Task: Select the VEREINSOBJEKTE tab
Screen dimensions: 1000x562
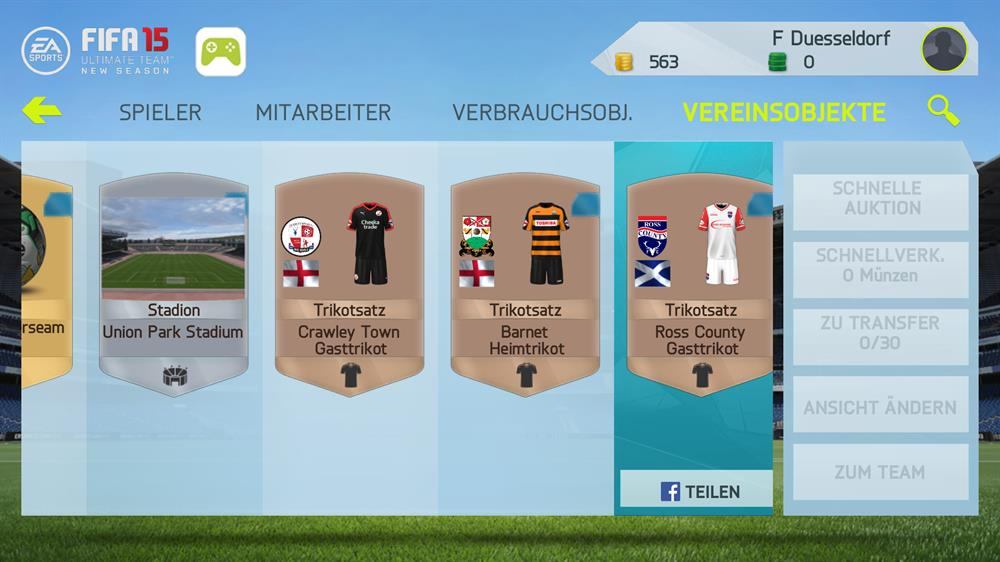Action: click(784, 112)
